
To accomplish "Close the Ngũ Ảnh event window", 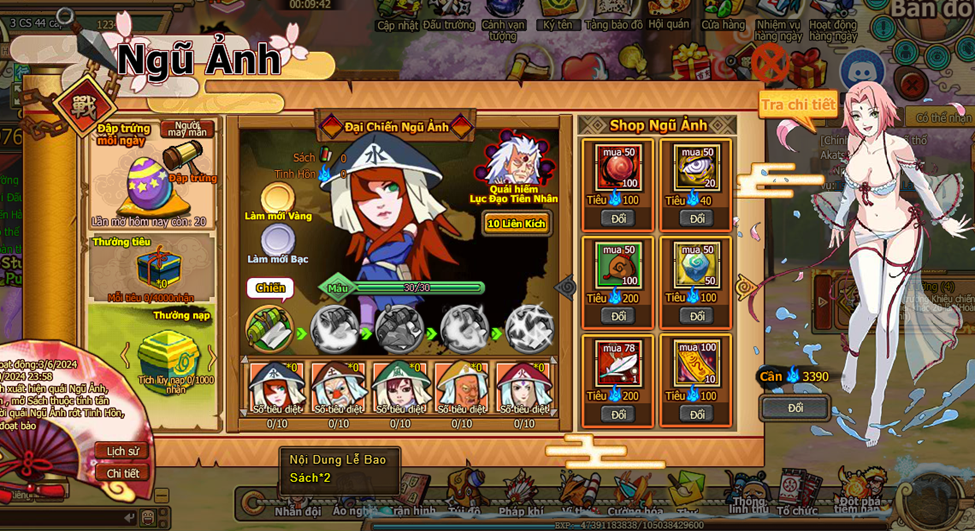I will click(770, 63).
